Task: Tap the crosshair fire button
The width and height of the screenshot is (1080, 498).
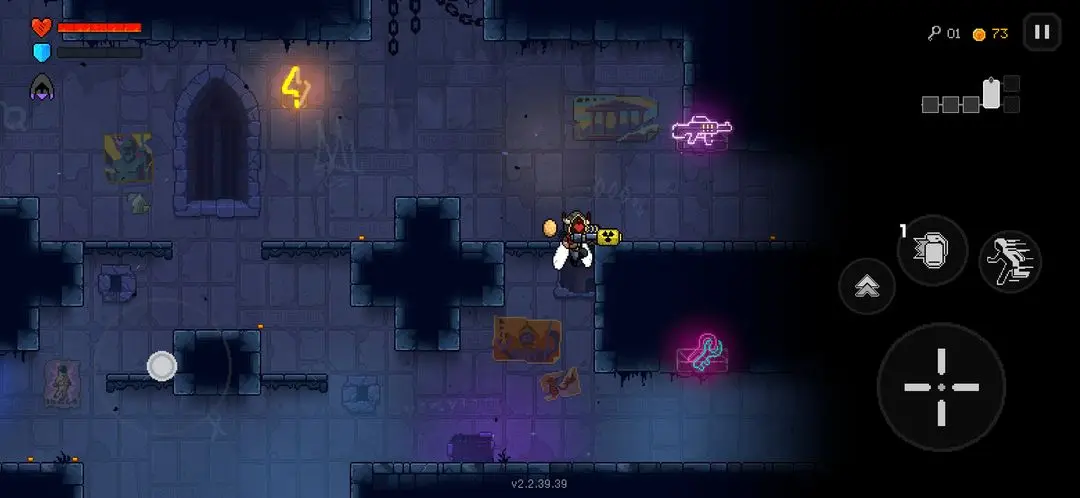Action: tap(940, 387)
